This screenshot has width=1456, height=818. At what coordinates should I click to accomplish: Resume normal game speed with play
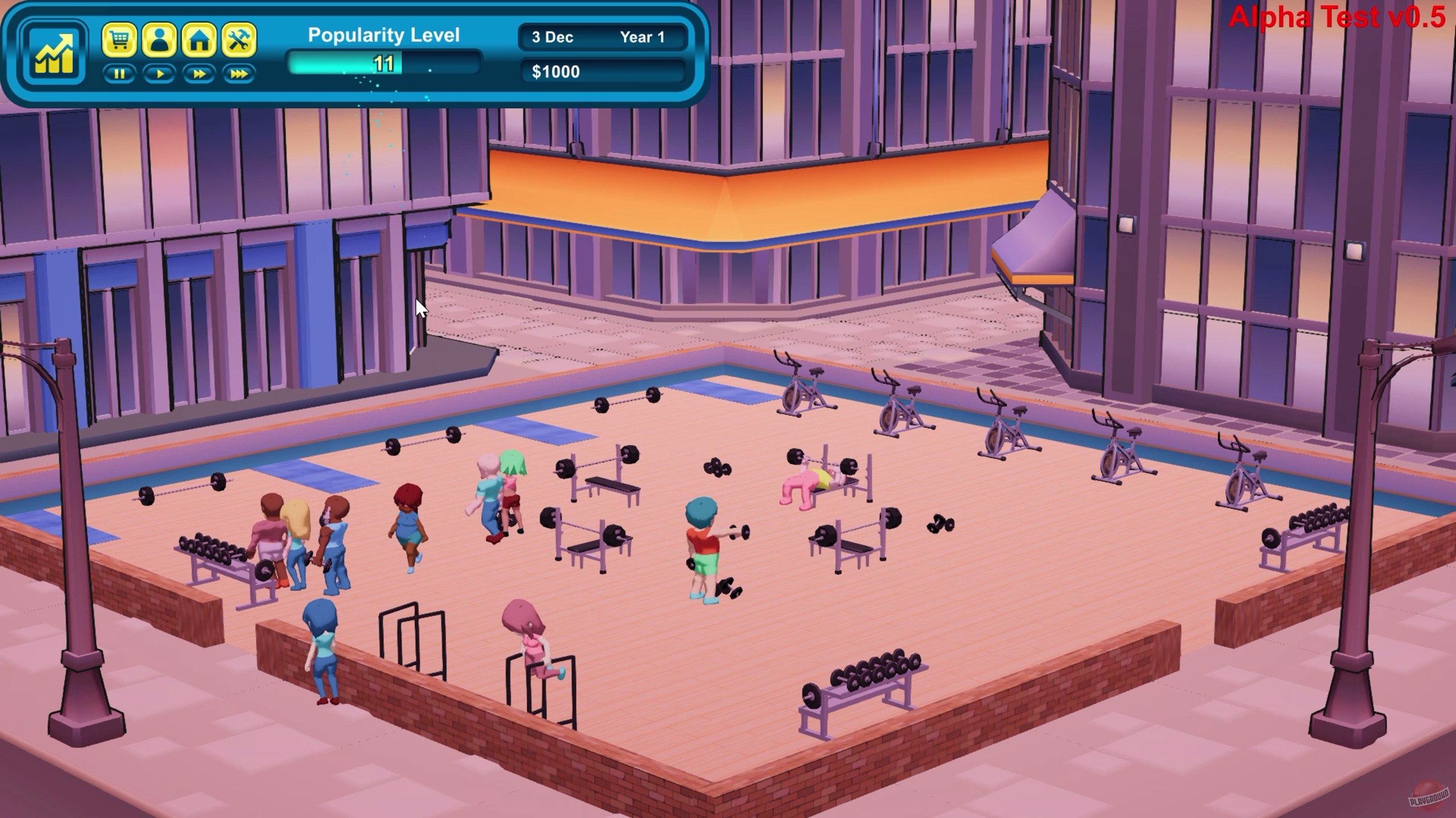160,73
